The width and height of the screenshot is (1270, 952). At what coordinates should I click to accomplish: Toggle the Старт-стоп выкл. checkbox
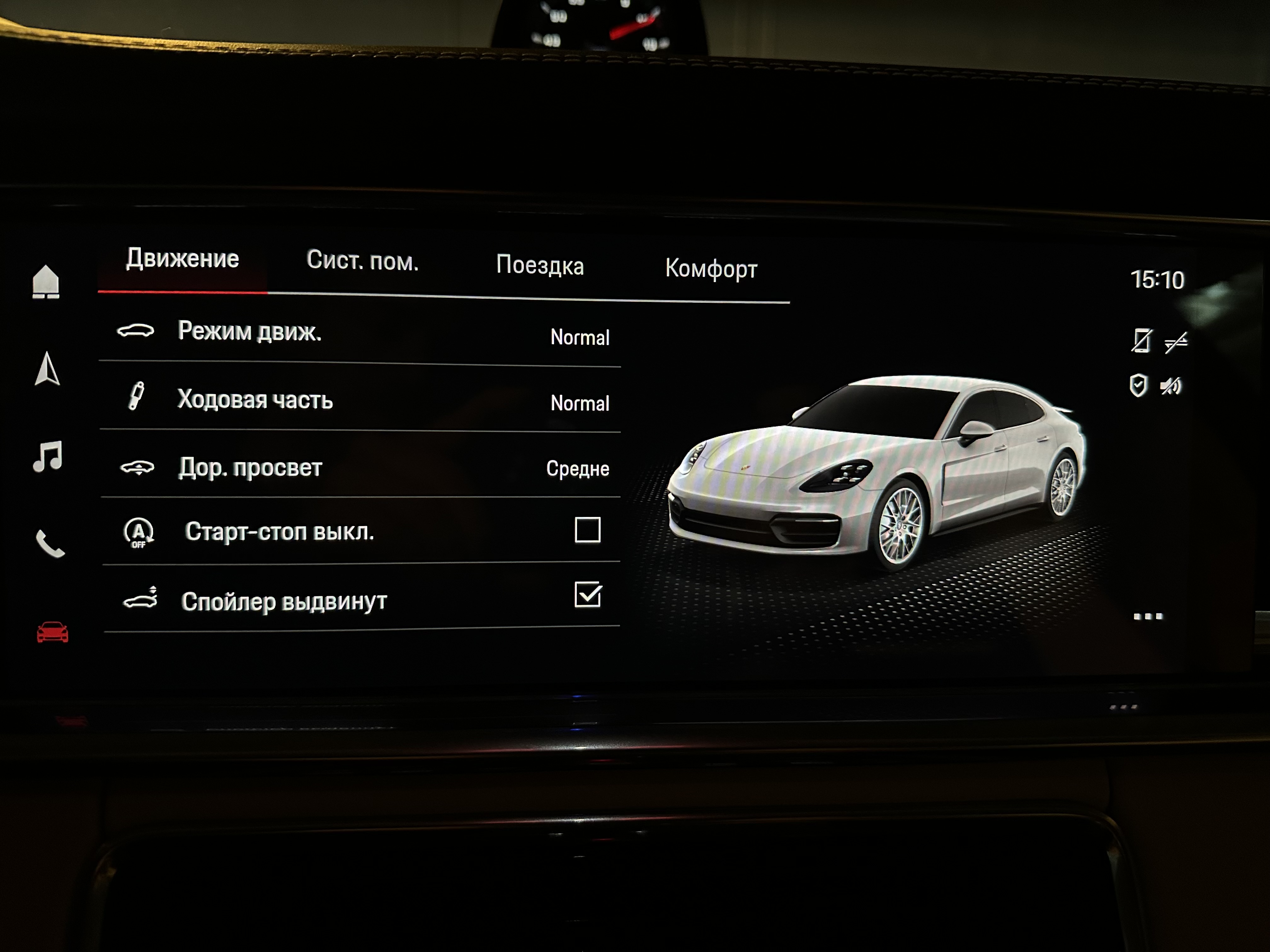click(x=587, y=530)
